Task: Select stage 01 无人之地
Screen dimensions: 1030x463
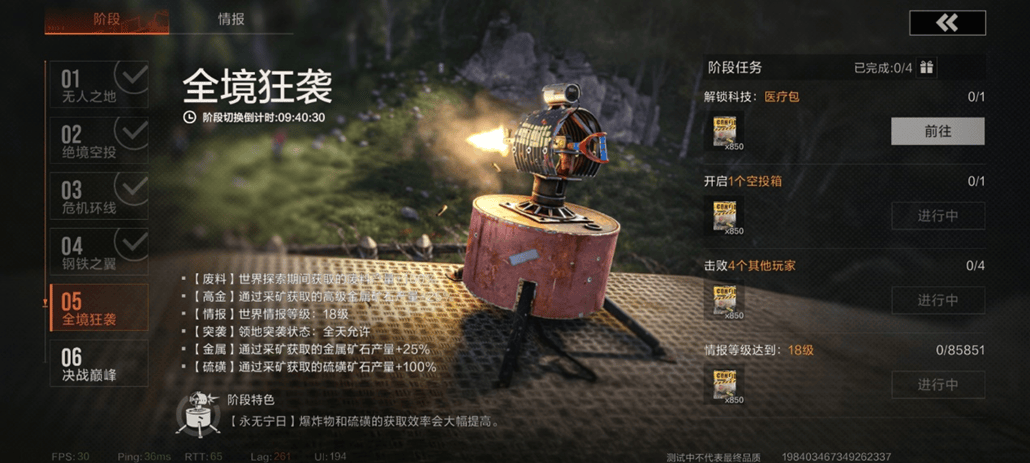Action: tap(98, 85)
